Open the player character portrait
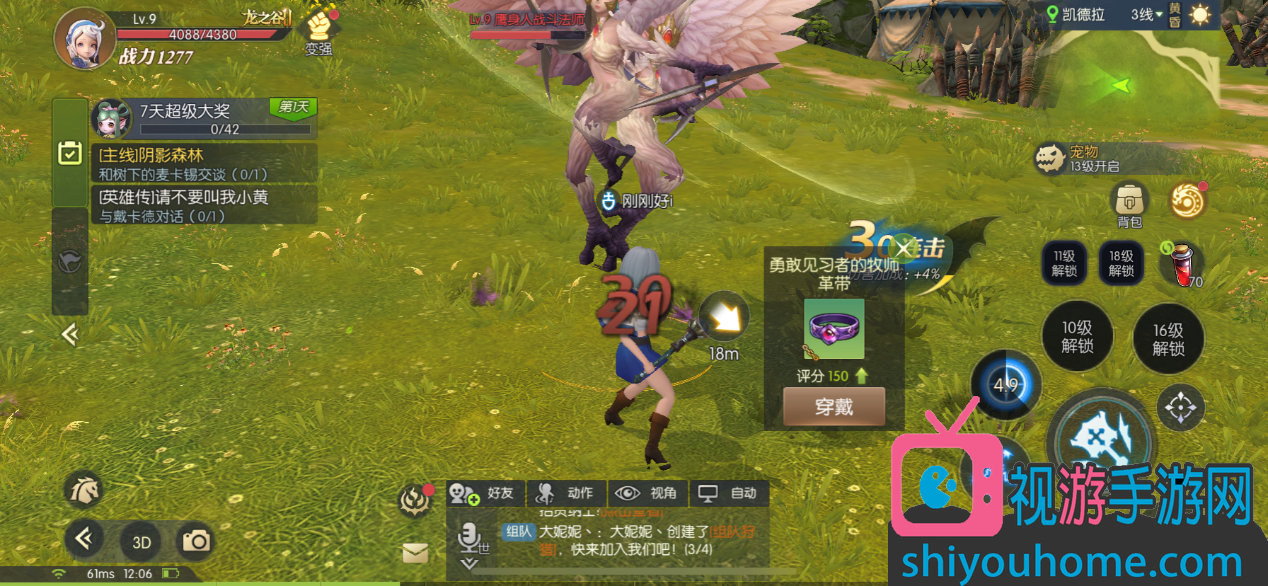This screenshot has width=1268, height=586. coord(84,38)
